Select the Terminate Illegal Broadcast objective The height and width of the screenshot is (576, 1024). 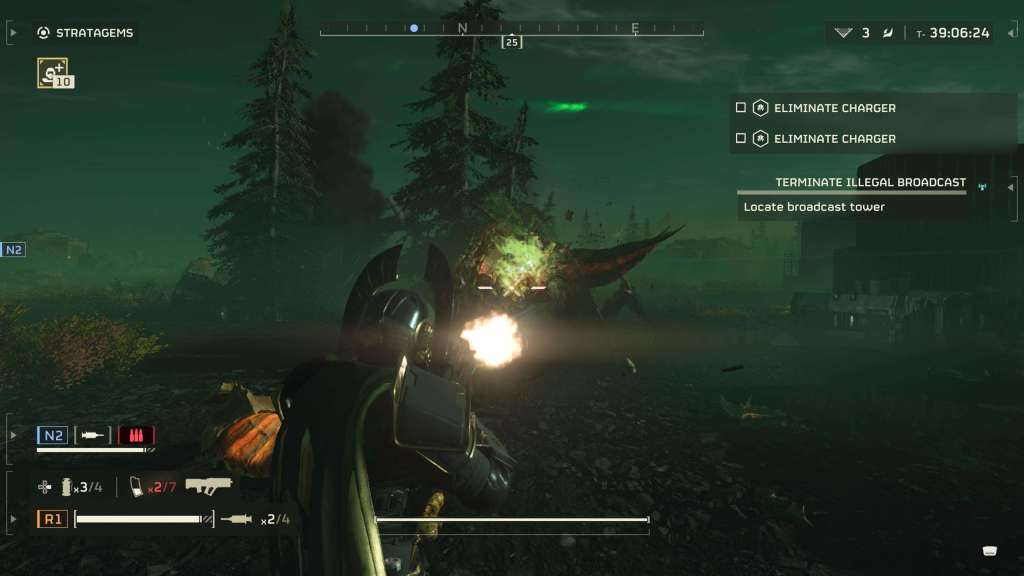point(870,182)
